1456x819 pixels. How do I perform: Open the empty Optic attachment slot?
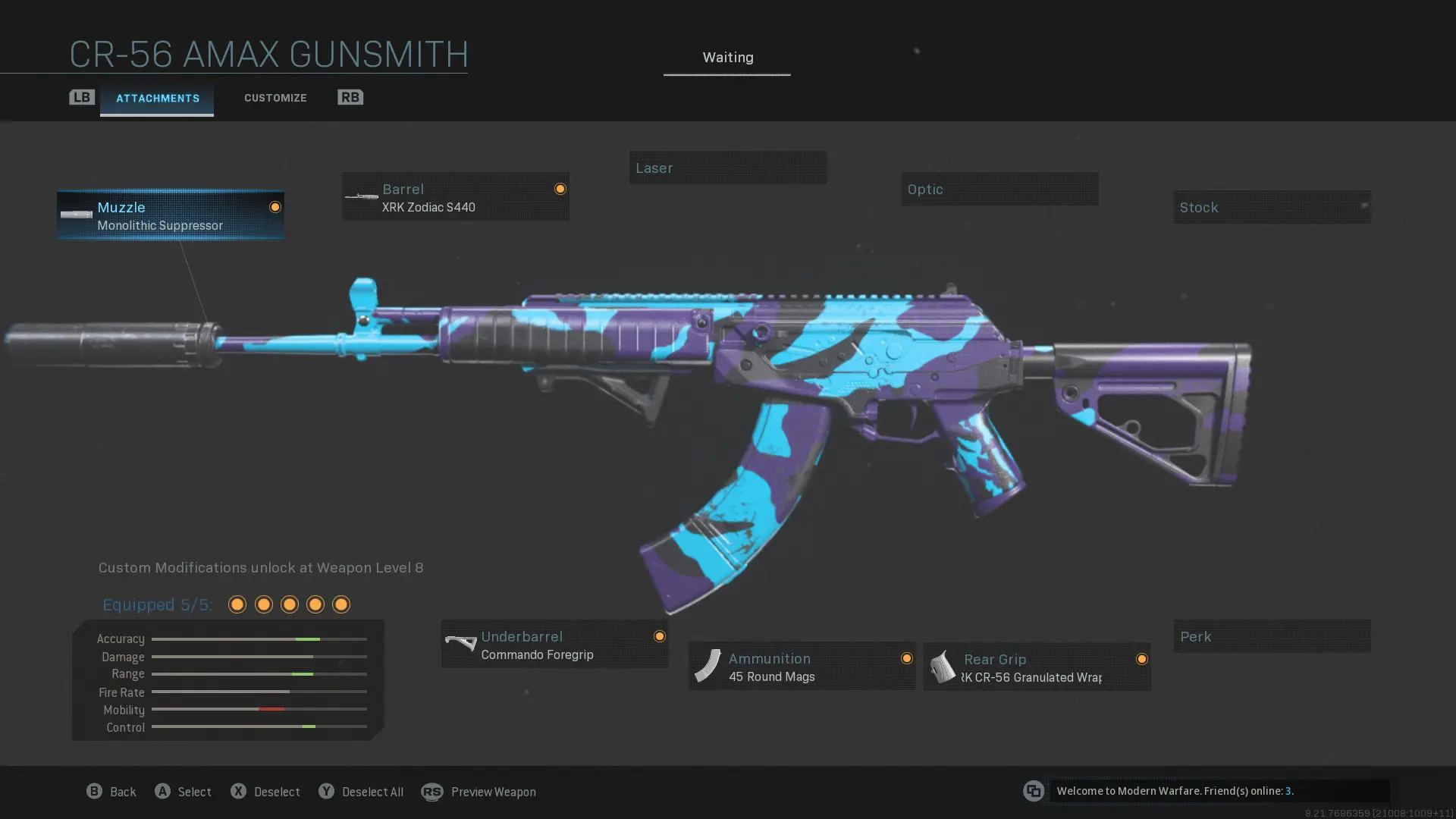tap(999, 189)
